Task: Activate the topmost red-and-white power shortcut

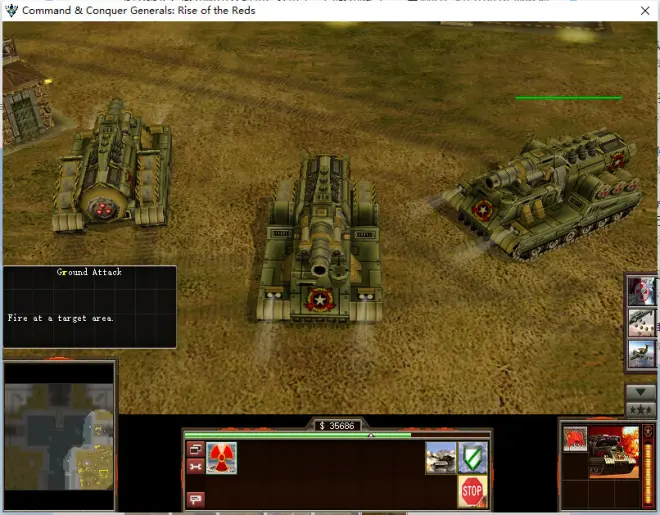Action: pos(641,292)
